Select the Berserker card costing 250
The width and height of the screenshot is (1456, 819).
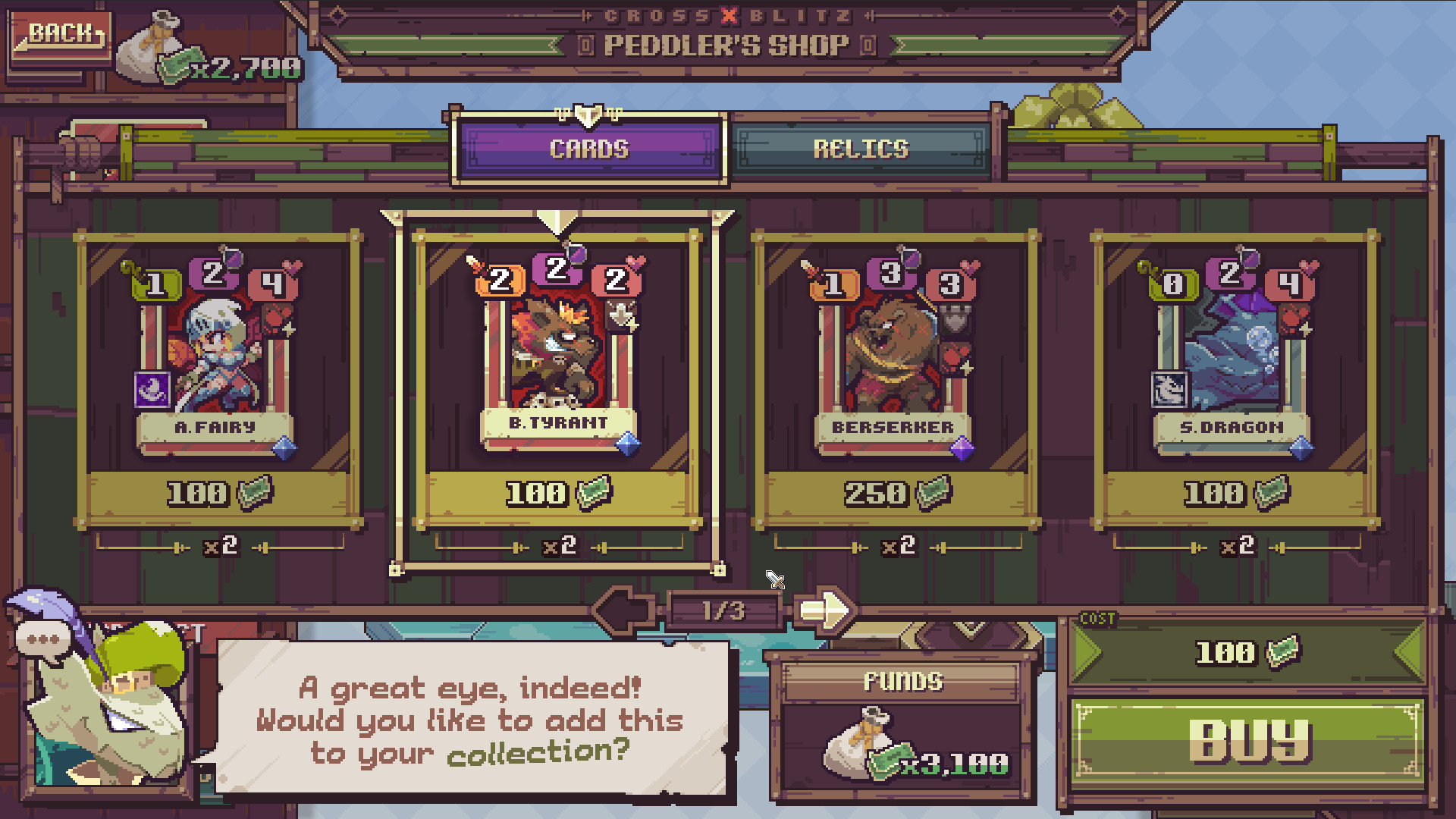(x=893, y=356)
